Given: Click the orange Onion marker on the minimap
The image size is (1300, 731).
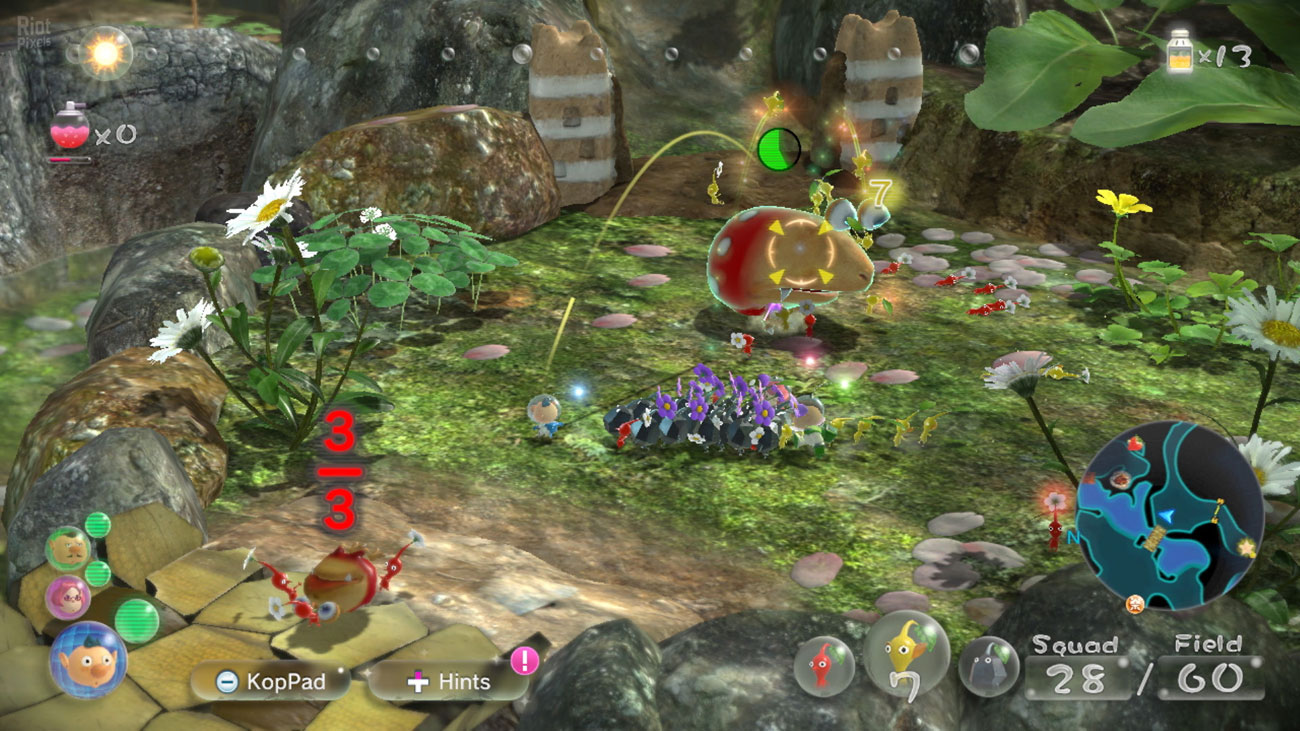Looking at the screenshot, I should [x=1135, y=603].
